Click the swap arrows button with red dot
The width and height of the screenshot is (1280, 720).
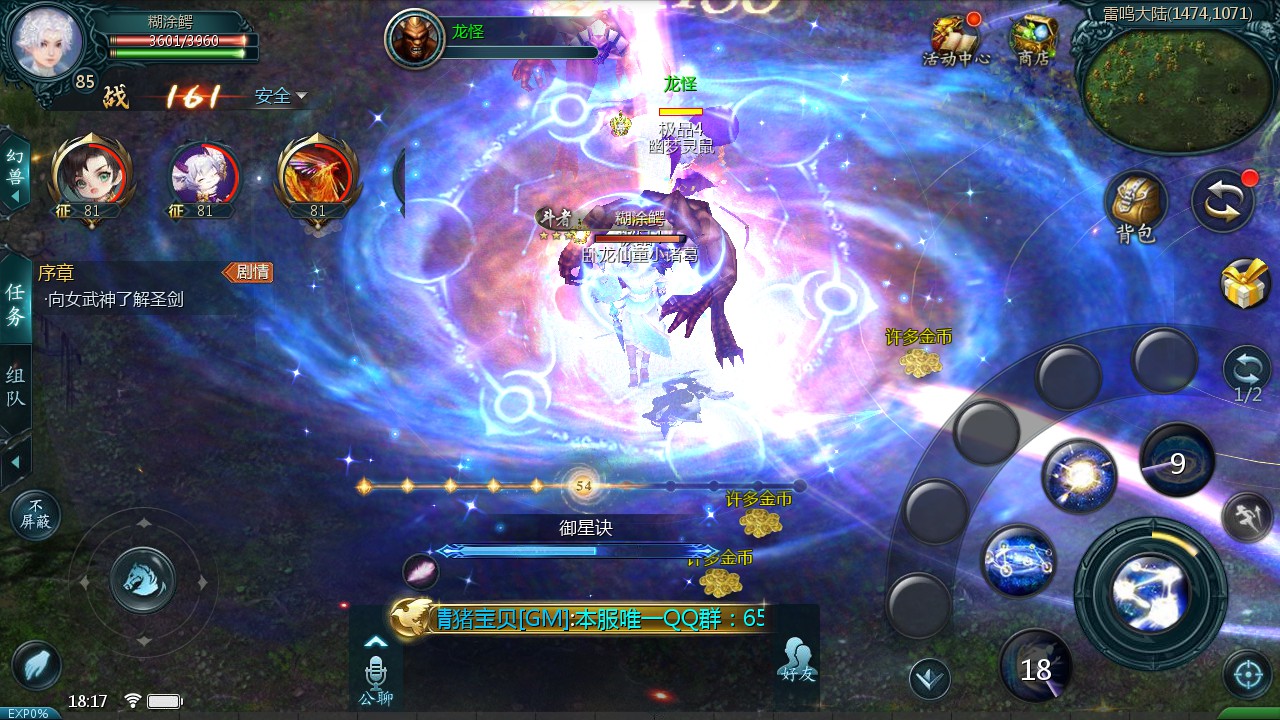1222,201
